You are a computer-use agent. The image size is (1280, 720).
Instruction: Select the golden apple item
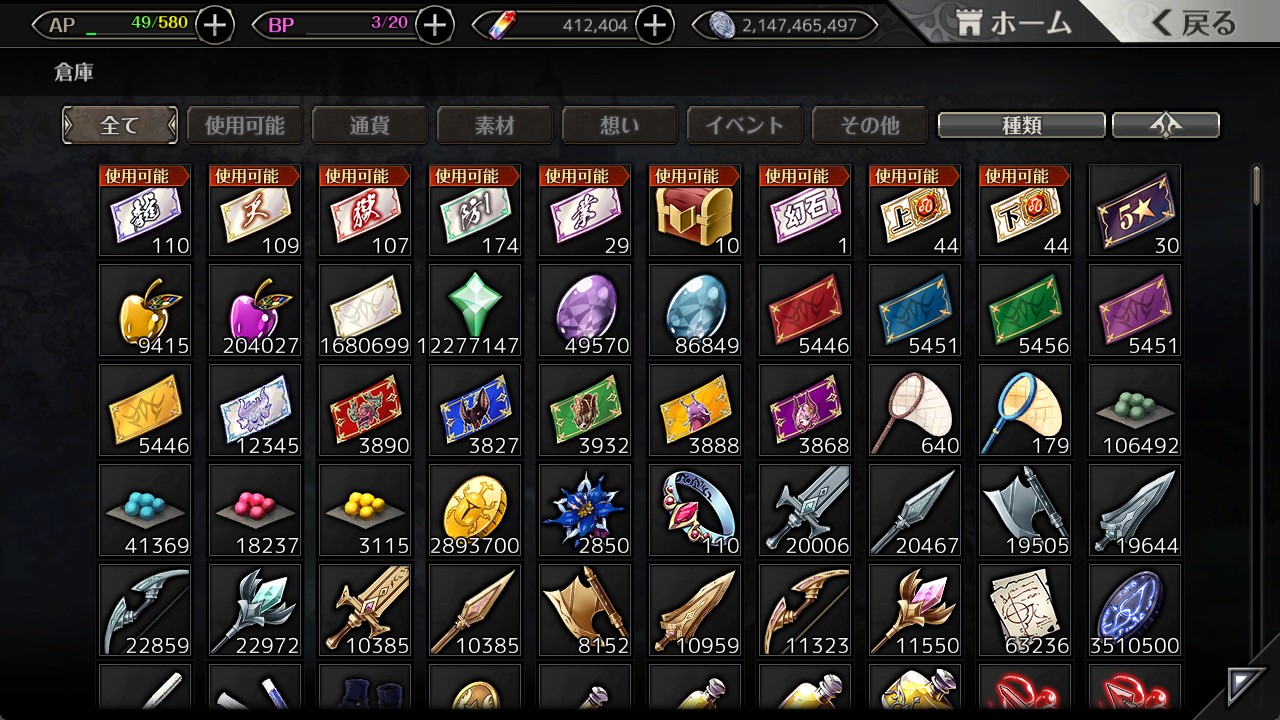(145, 311)
